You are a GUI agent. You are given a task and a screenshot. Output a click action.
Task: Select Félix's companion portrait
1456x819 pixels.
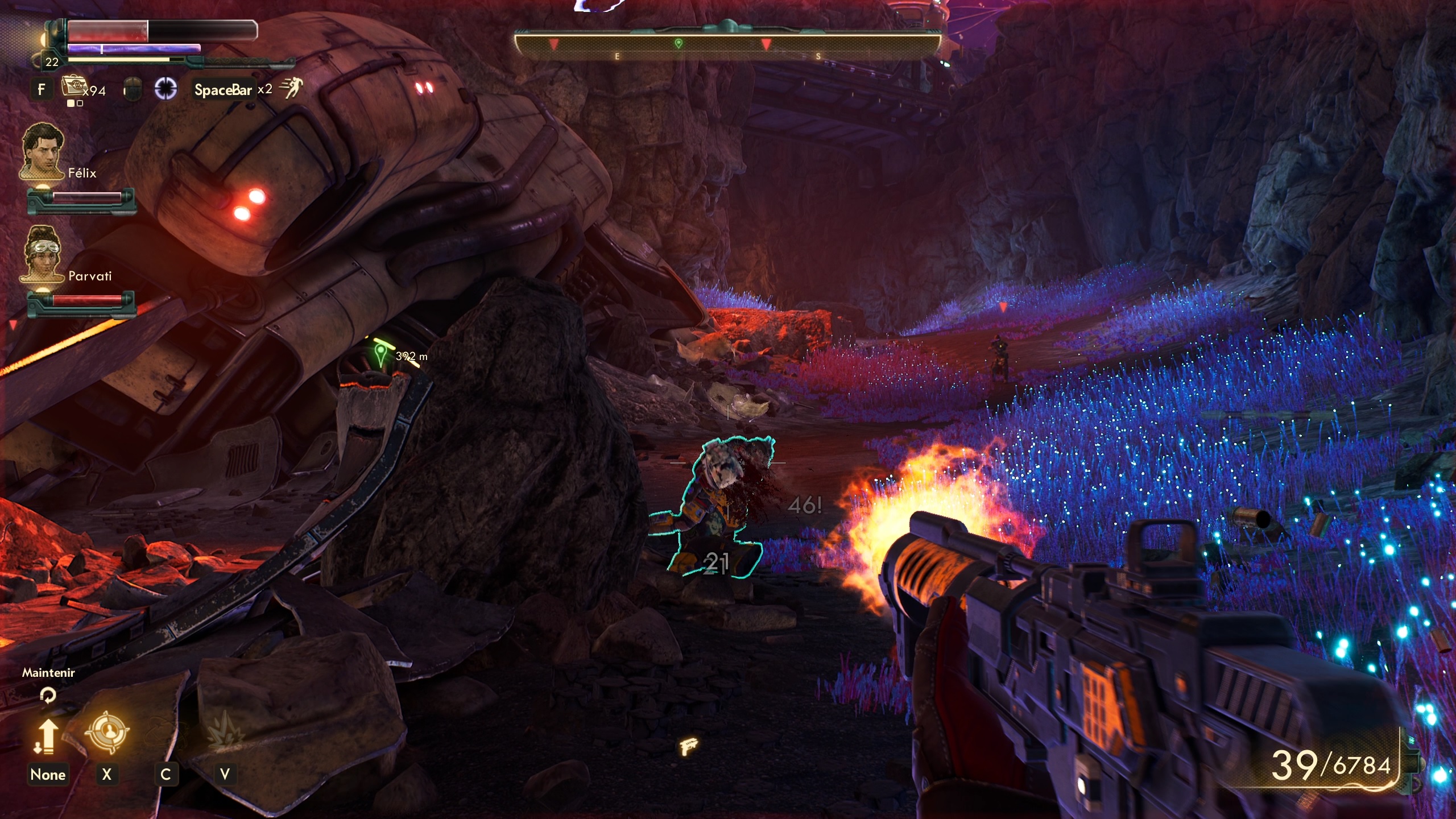coord(42,150)
